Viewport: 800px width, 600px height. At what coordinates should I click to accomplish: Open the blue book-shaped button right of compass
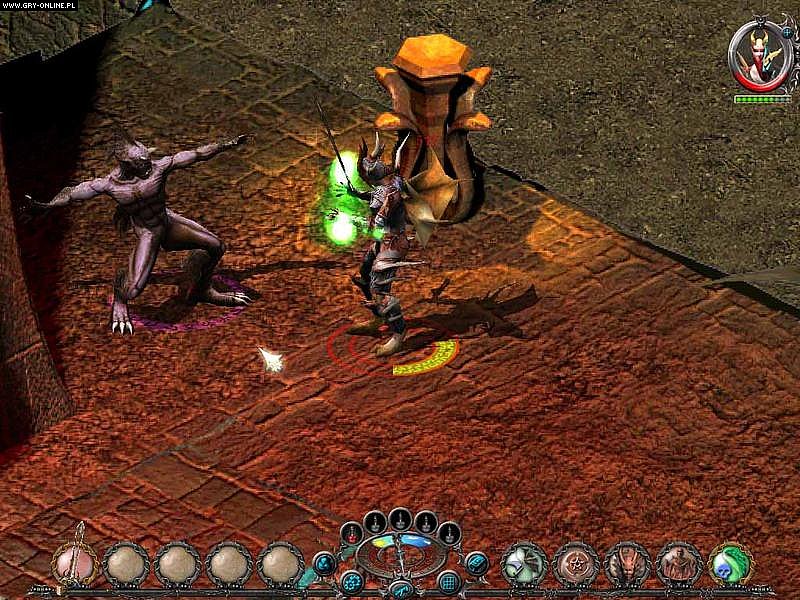point(477,563)
